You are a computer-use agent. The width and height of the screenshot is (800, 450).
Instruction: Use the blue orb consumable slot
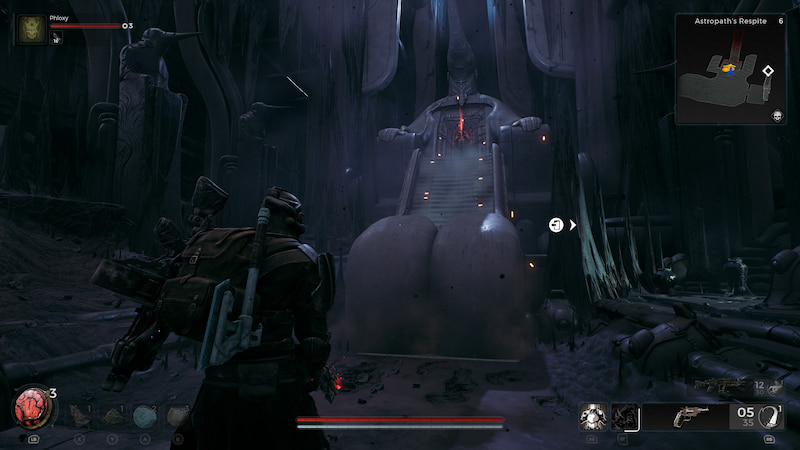[x=144, y=416]
